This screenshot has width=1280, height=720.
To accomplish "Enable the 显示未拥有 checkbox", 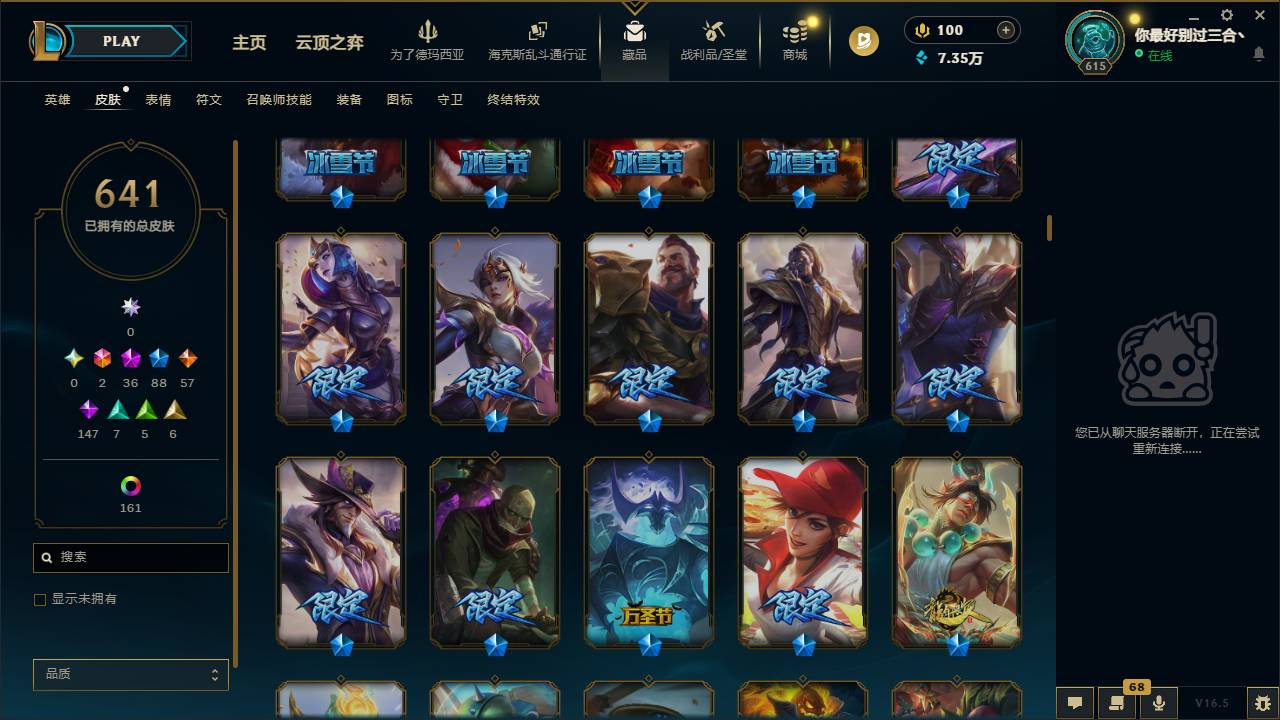I will [39, 599].
